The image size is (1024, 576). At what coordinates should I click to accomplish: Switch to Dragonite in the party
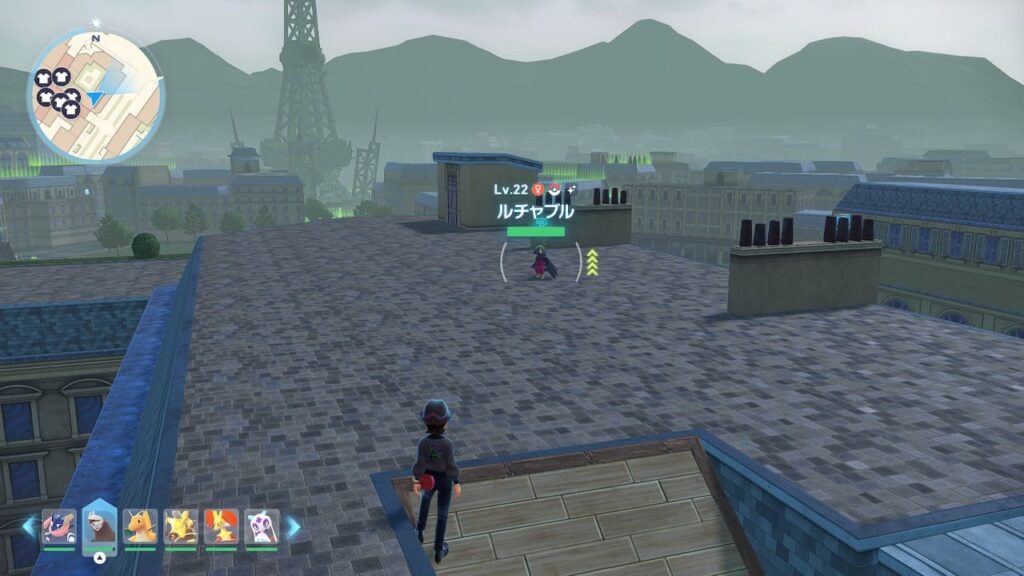coord(141,526)
